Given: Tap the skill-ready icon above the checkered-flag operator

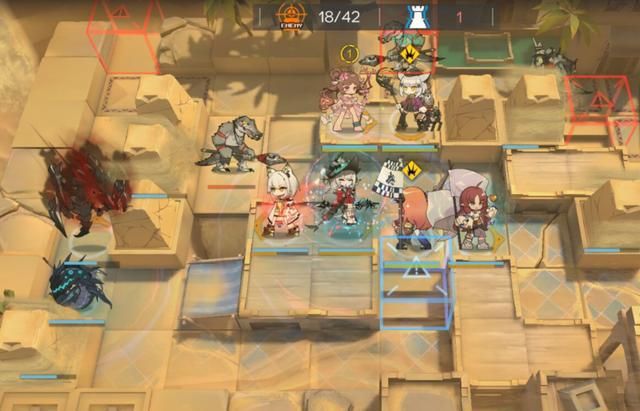Looking at the screenshot, I should (x=411, y=168).
